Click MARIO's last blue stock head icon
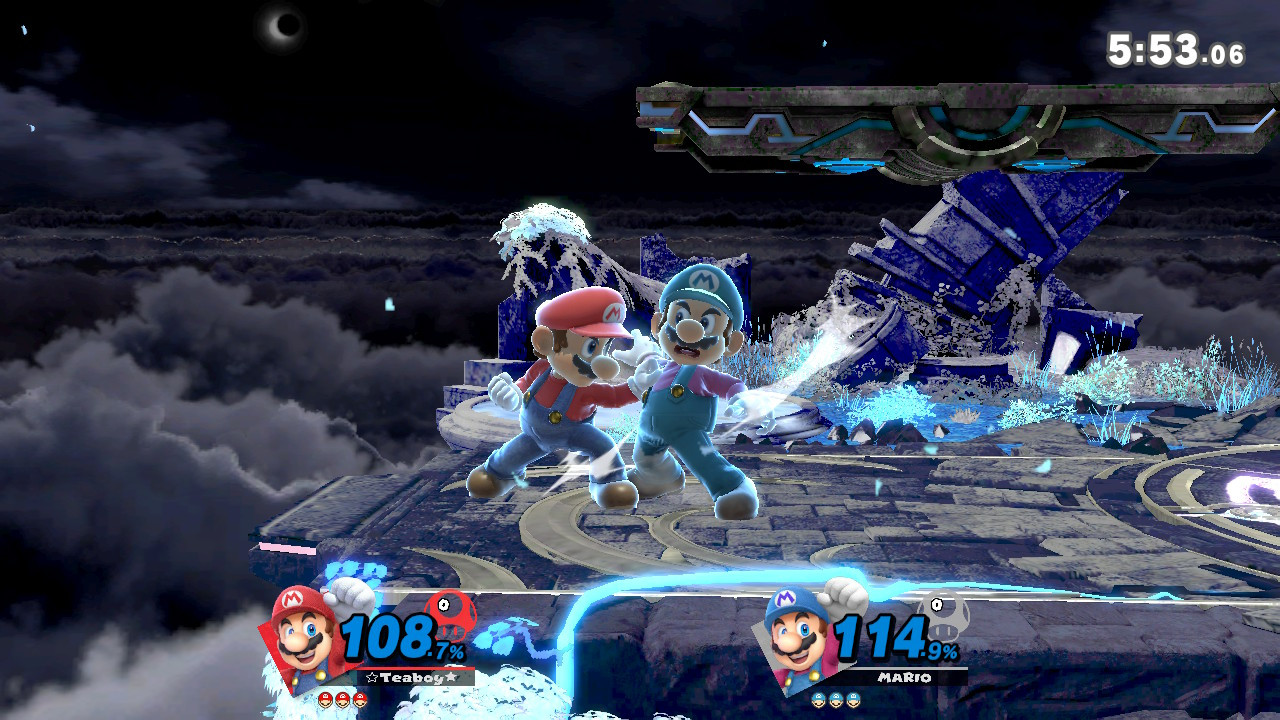The width and height of the screenshot is (1280, 720). tap(853, 699)
